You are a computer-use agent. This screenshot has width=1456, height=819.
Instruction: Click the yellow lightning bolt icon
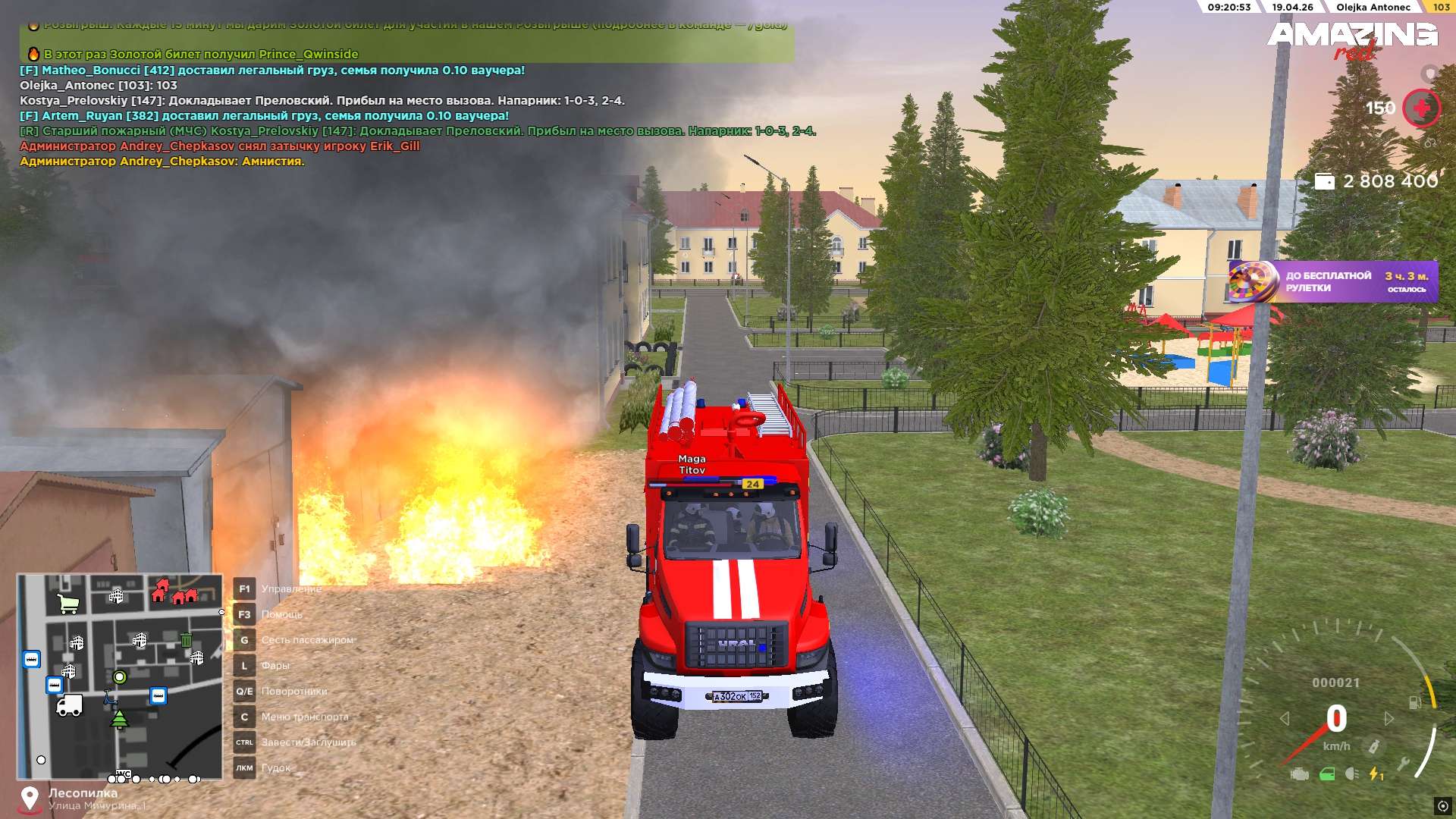pyautogui.click(x=1376, y=774)
